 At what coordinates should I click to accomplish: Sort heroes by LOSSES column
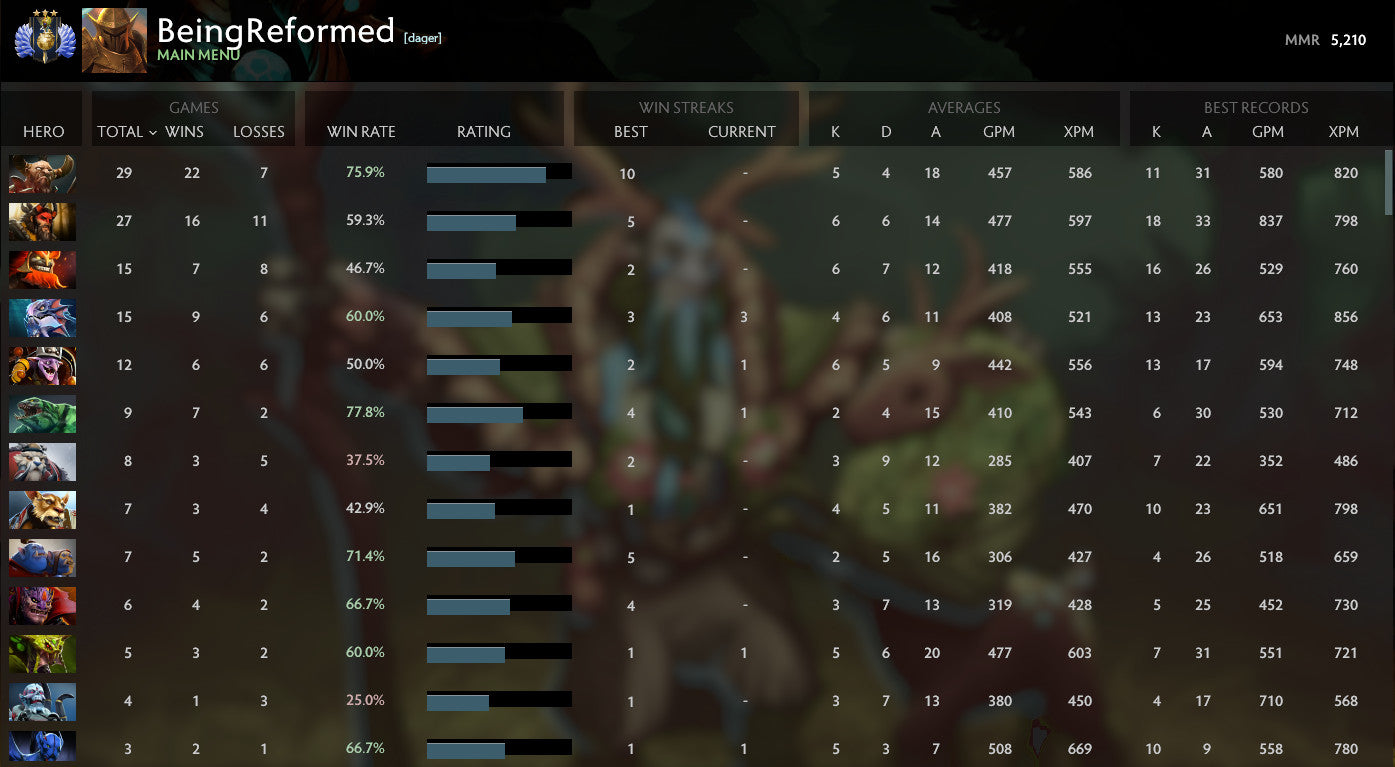pos(259,131)
